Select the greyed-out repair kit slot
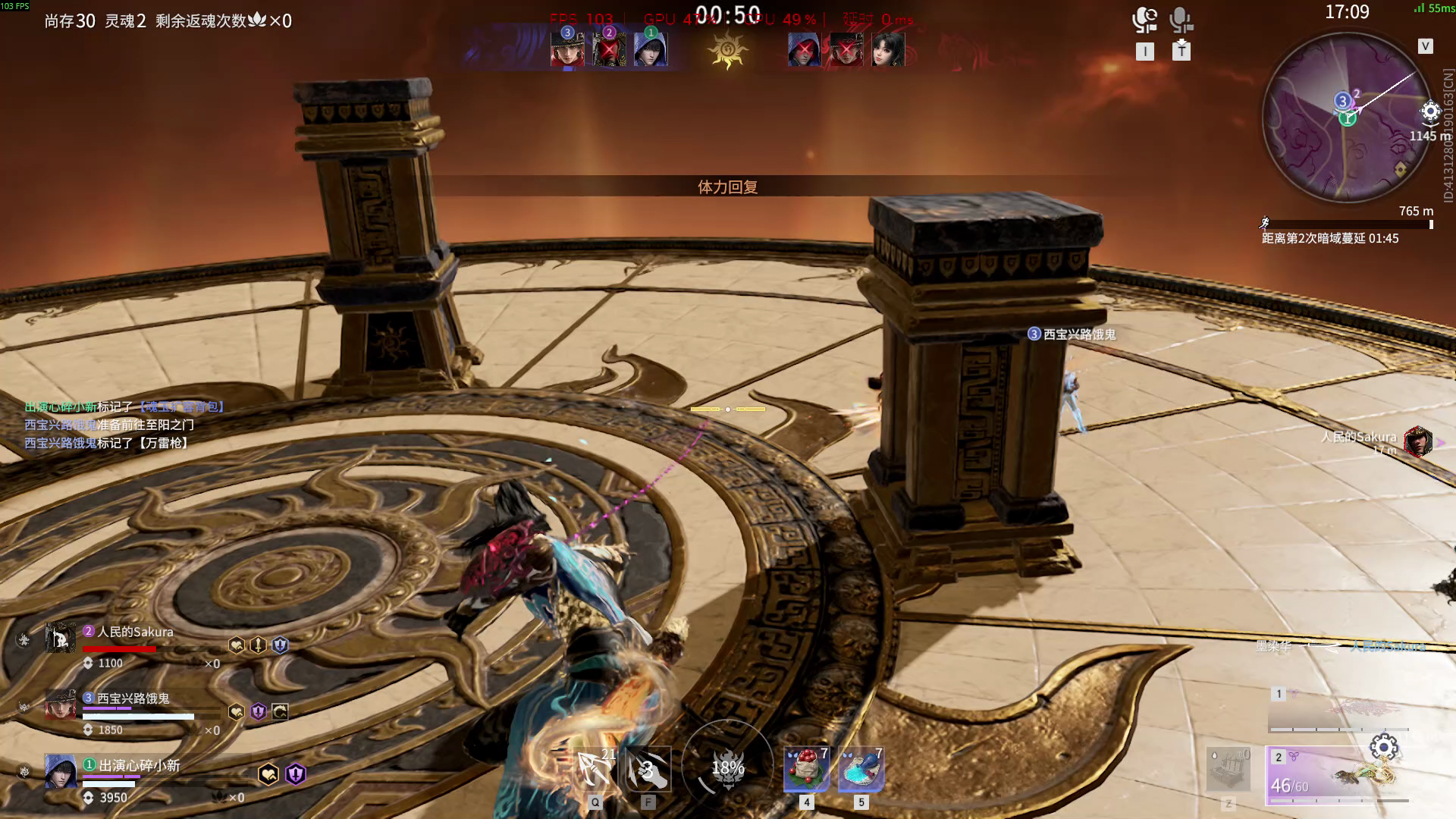The height and width of the screenshot is (819, 1456). point(1228,769)
